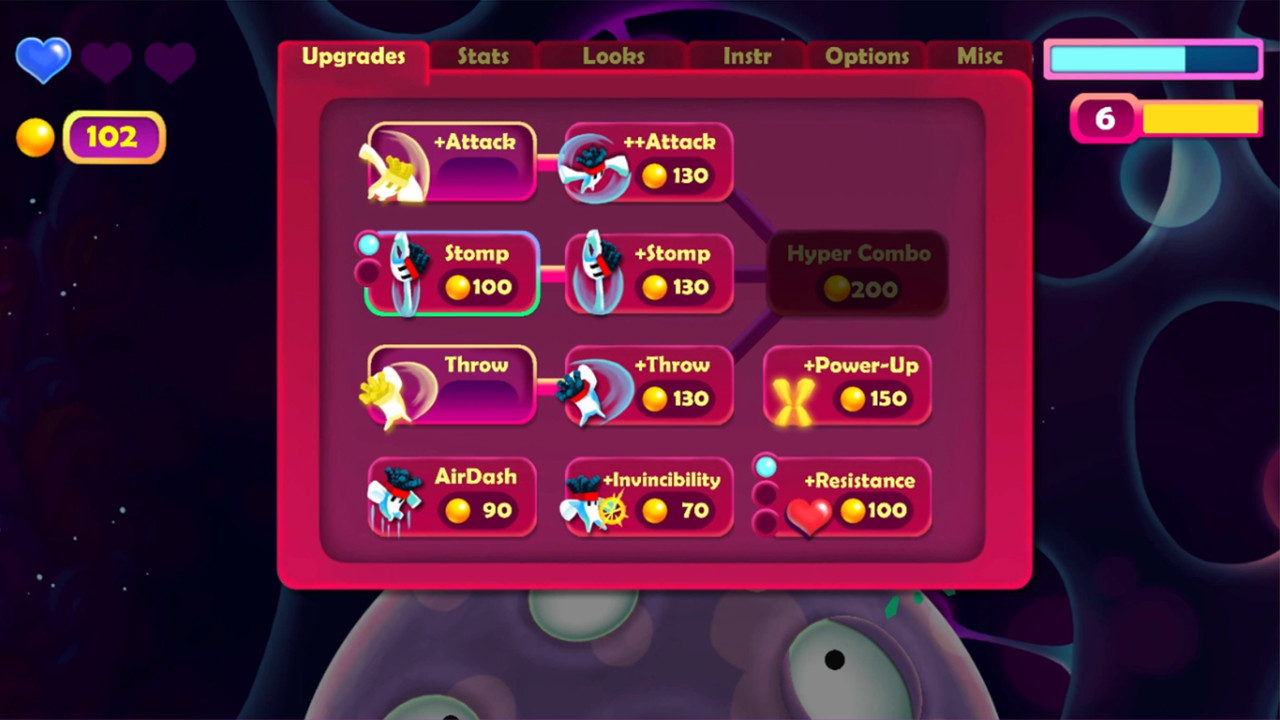
Task: Toggle the indicator beside +Resistance
Action: coord(766,465)
